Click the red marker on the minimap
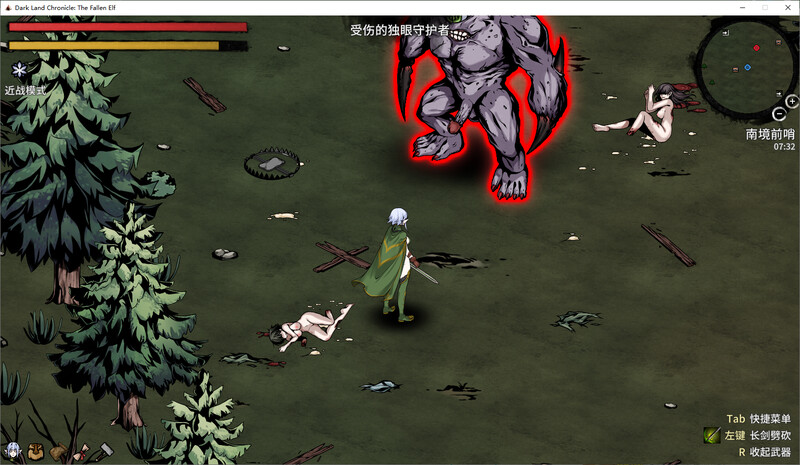Viewport: 800px width, 465px height. click(x=756, y=48)
